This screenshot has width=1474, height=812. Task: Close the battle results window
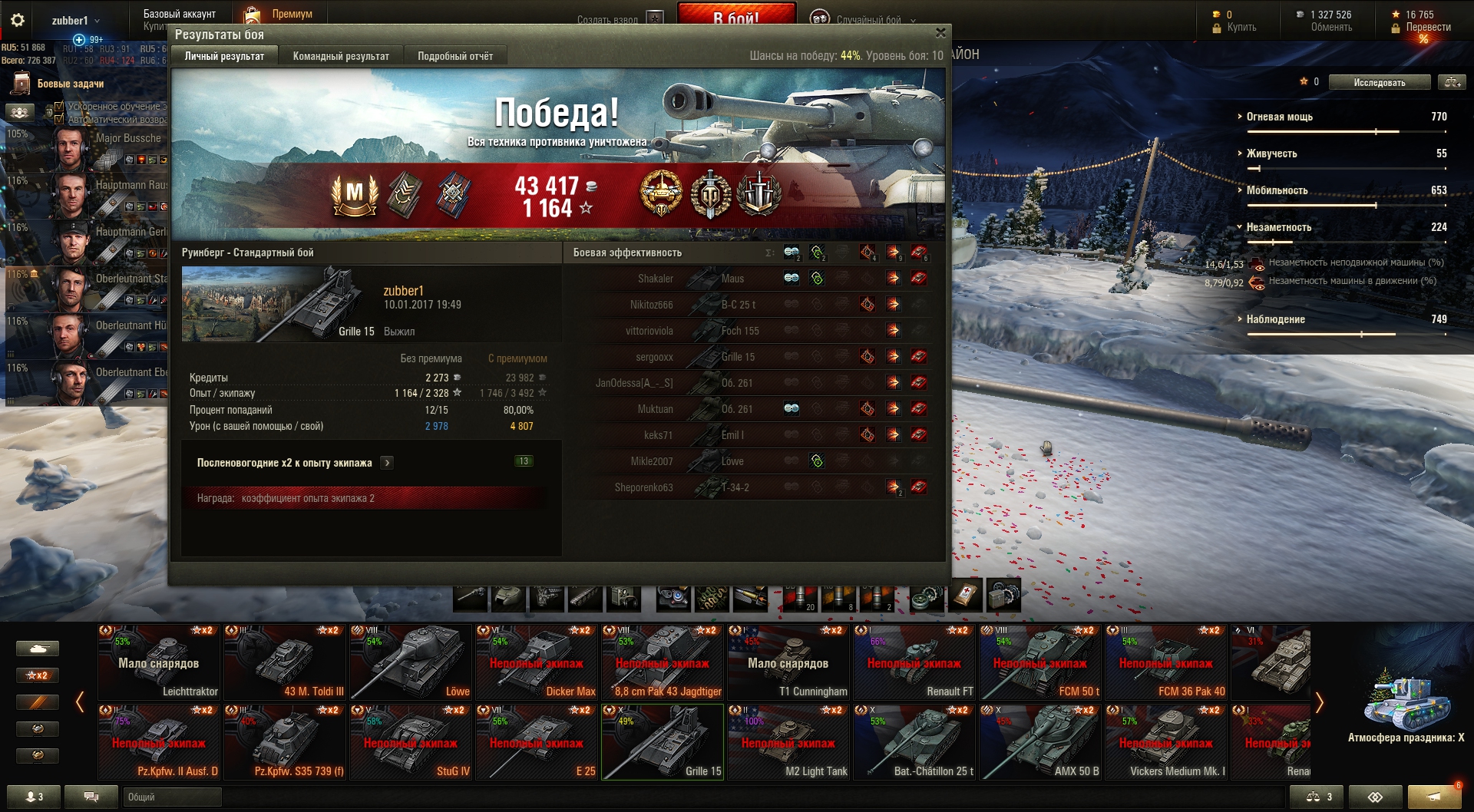(x=940, y=33)
